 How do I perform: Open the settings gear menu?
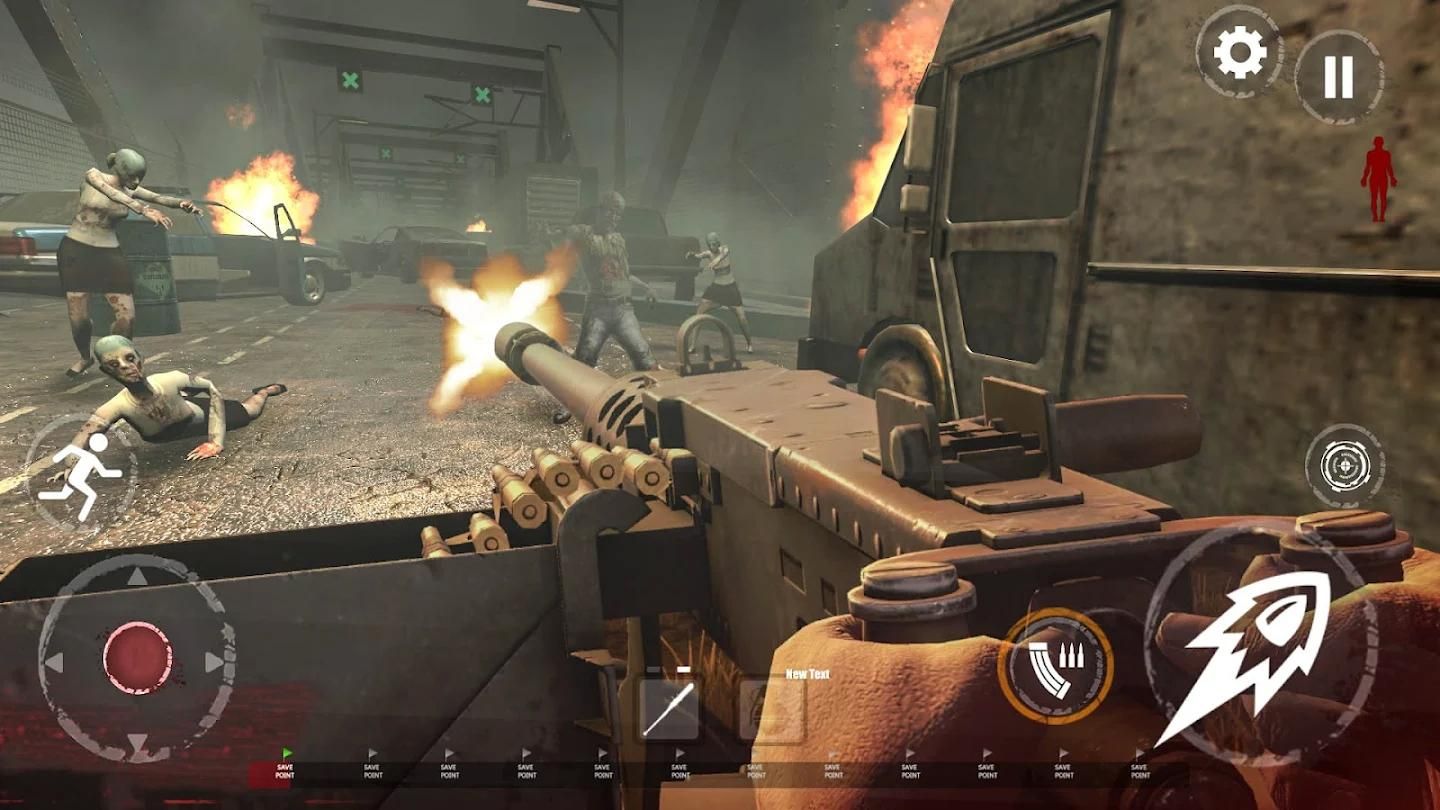(1240, 53)
